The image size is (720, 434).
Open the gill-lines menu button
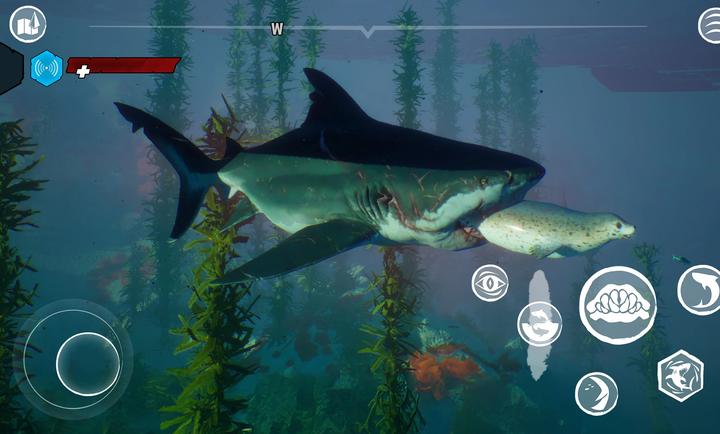[x=709, y=24]
